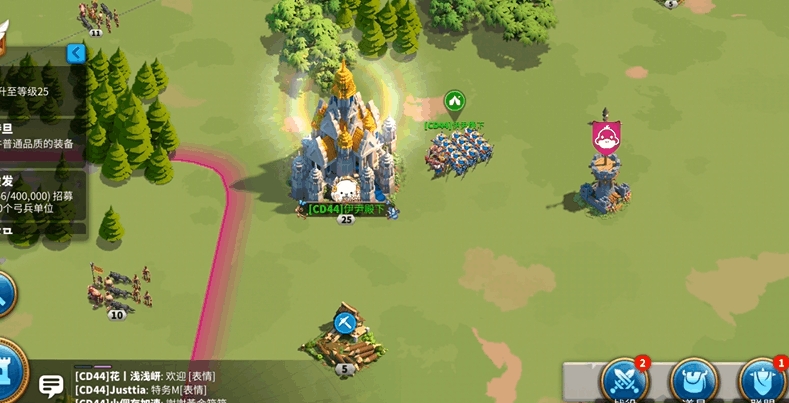
Task: Collapse the quest panel with the blue arrow
Action: tap(75, 53)
